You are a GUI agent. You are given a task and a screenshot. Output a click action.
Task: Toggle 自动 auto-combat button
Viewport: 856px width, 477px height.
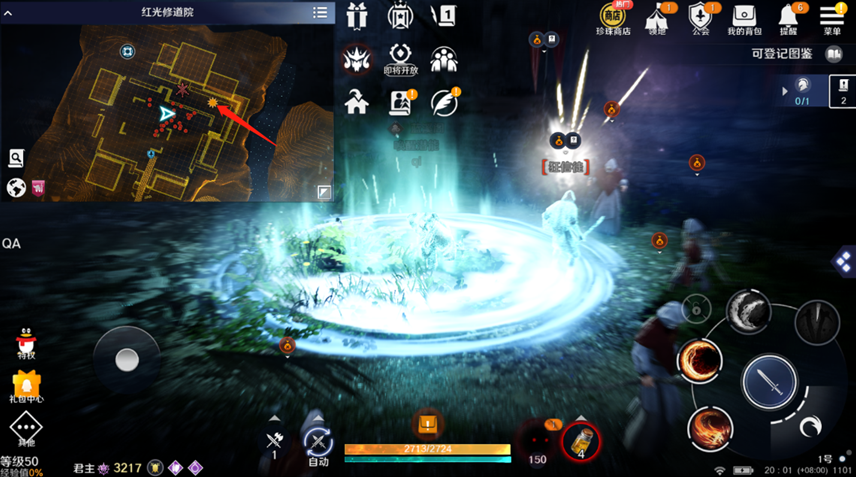click(x=318, y=443)
